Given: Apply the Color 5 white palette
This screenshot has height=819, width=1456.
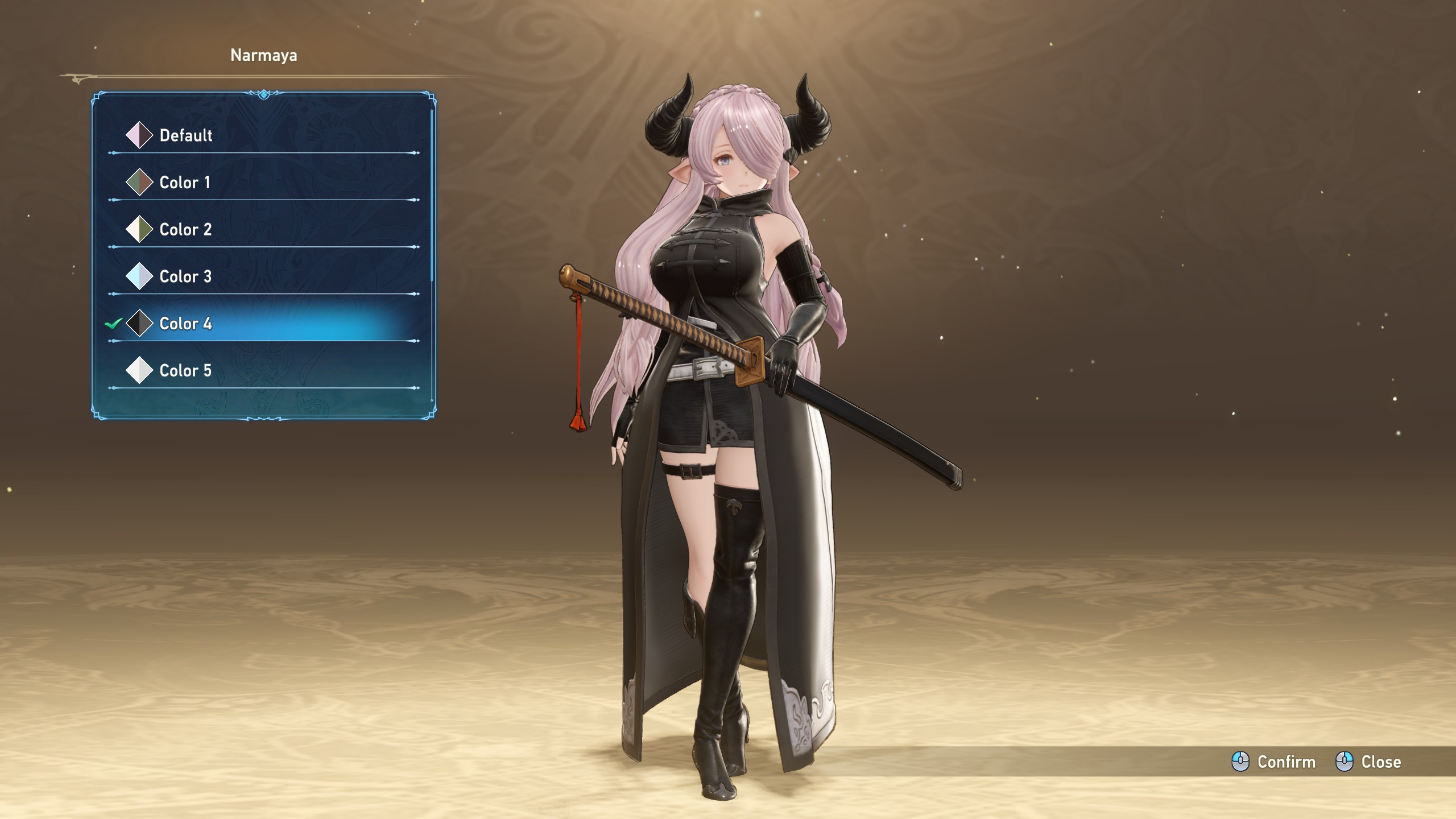Looking at the screenshot, I should tap(185, 371).
